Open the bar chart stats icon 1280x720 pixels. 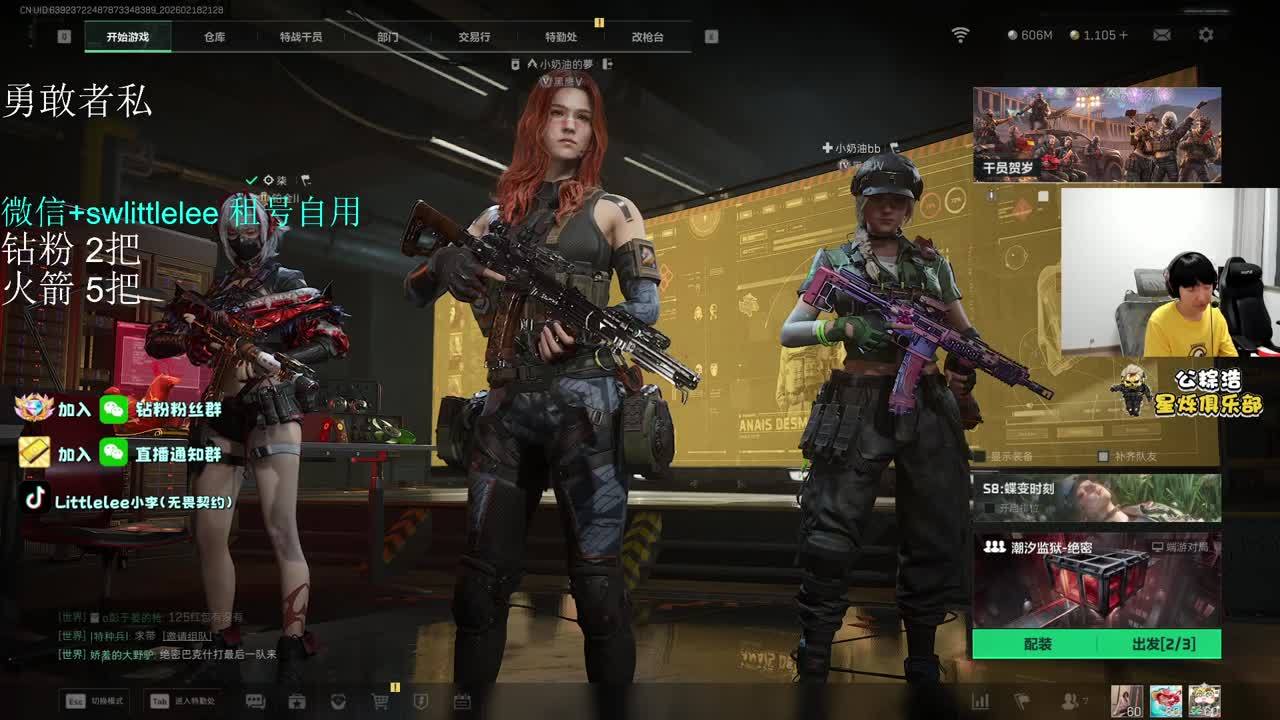(980, 702)
